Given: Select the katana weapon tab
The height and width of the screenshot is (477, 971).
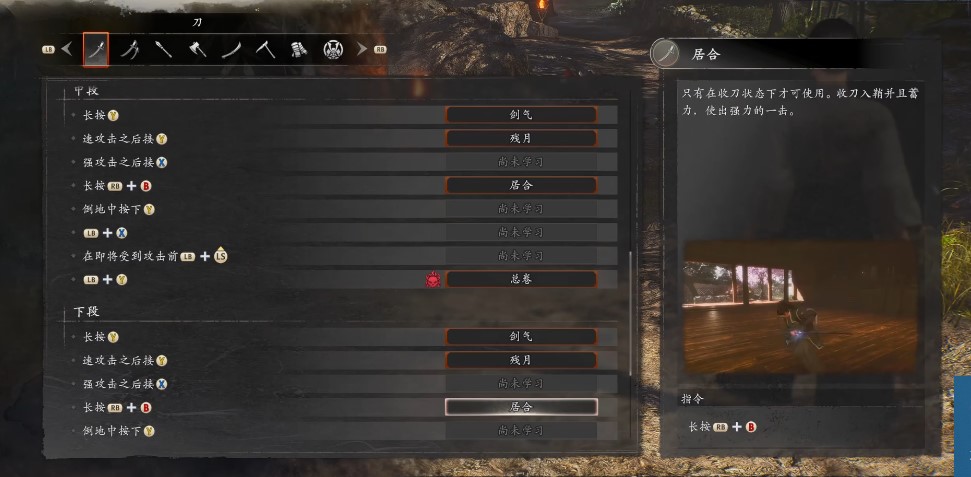Looking at the screenshot, I should click(x=96, y=48).
